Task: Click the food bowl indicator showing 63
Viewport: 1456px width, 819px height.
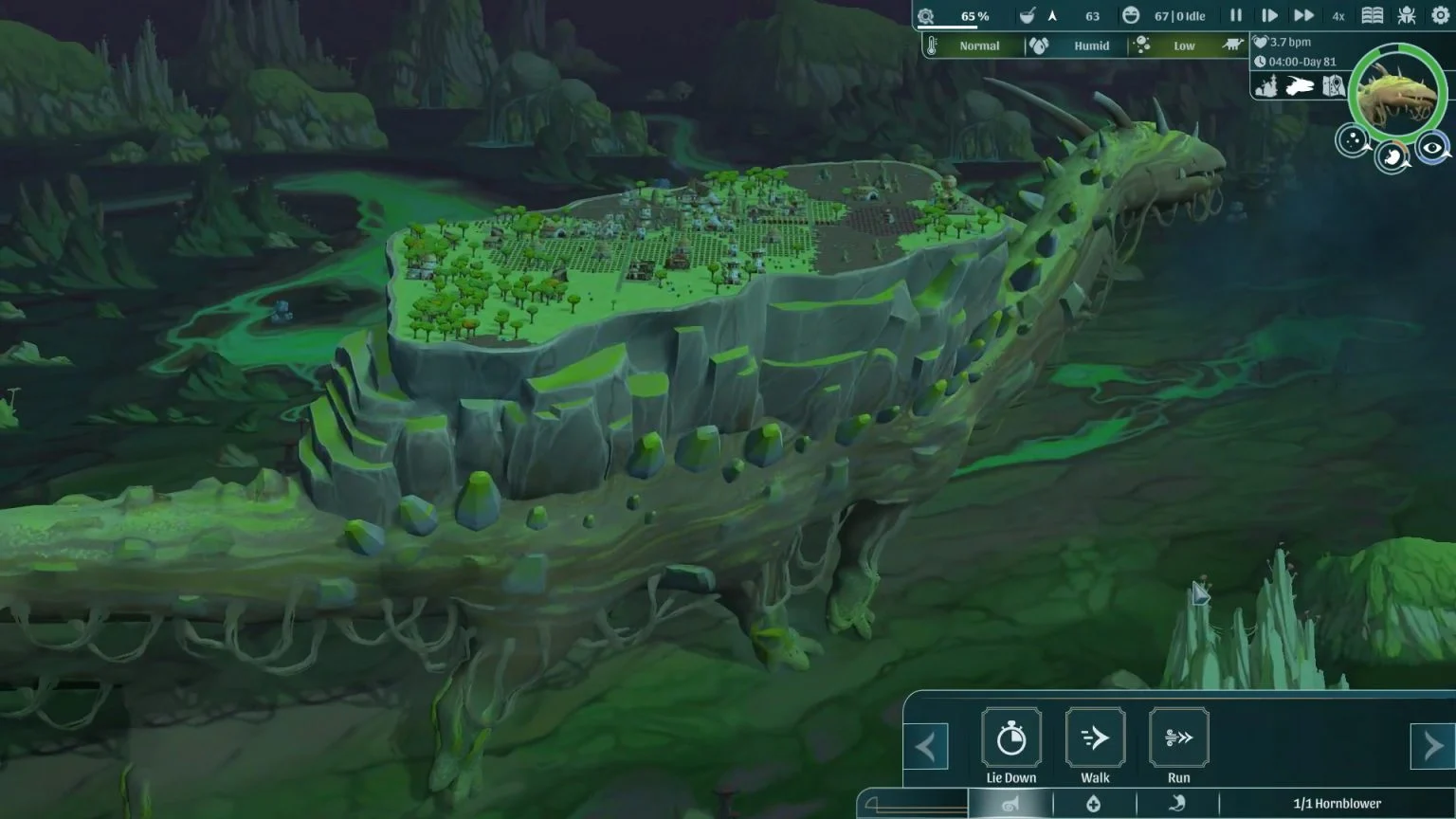Action: coord(1029,15)
